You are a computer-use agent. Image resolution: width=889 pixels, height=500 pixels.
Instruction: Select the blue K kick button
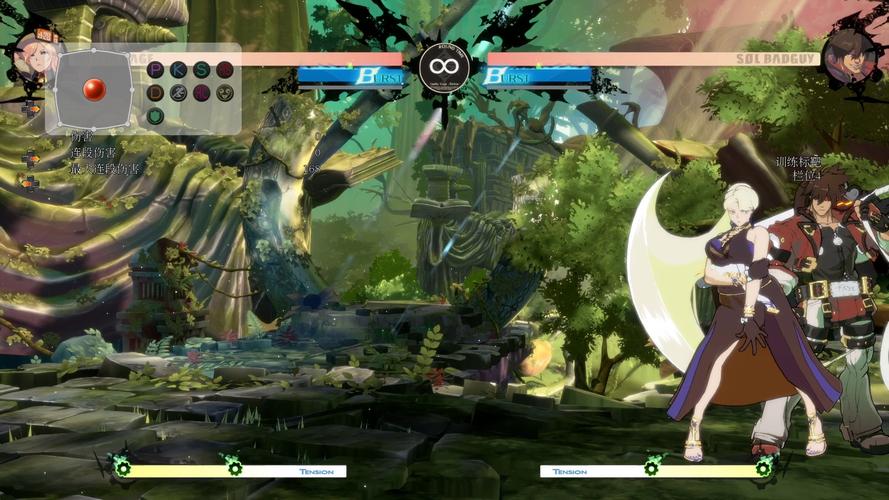coord(178,69)
